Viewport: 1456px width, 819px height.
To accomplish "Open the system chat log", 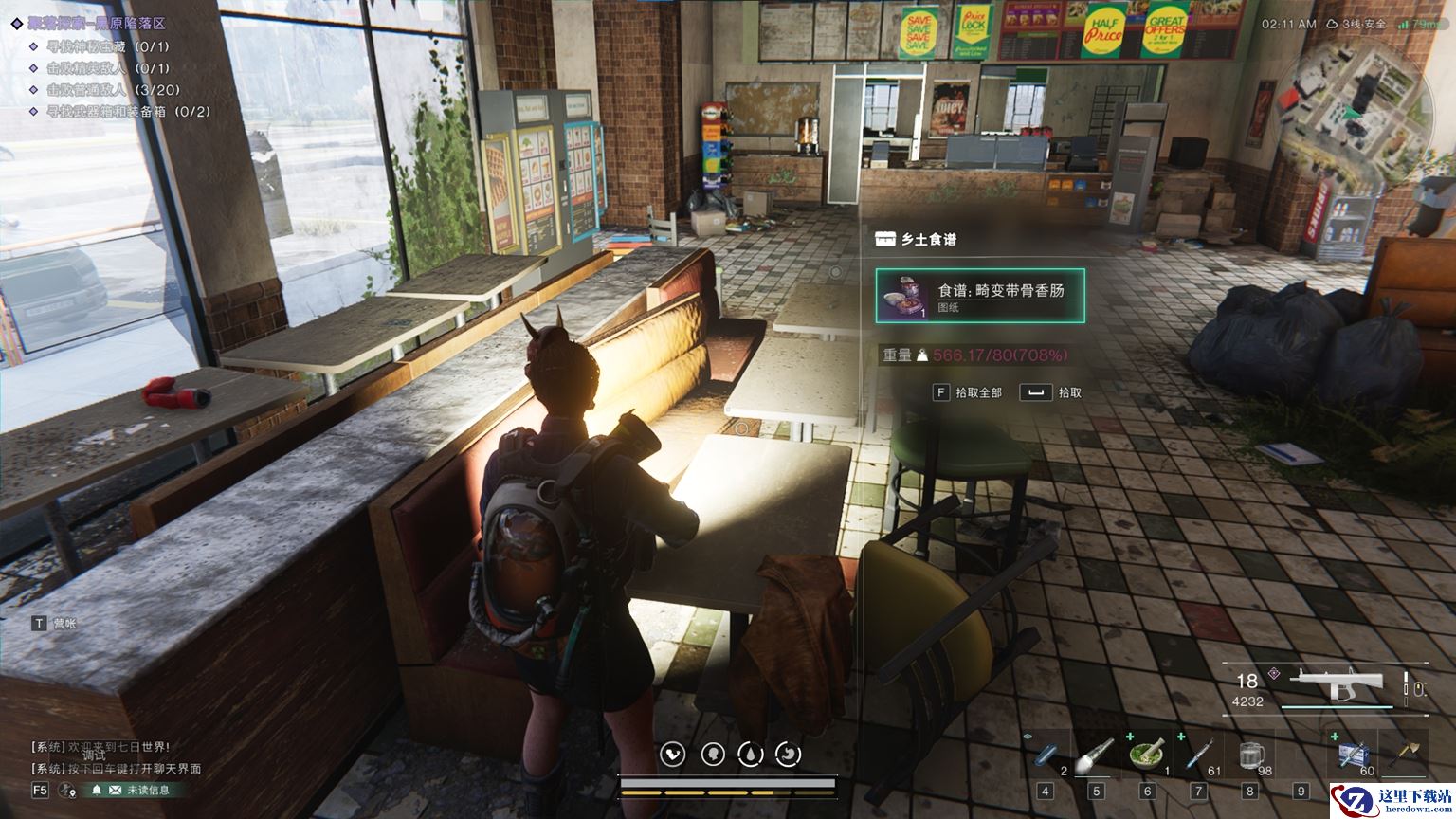I will pyautogui.click(x=114, y=757).
